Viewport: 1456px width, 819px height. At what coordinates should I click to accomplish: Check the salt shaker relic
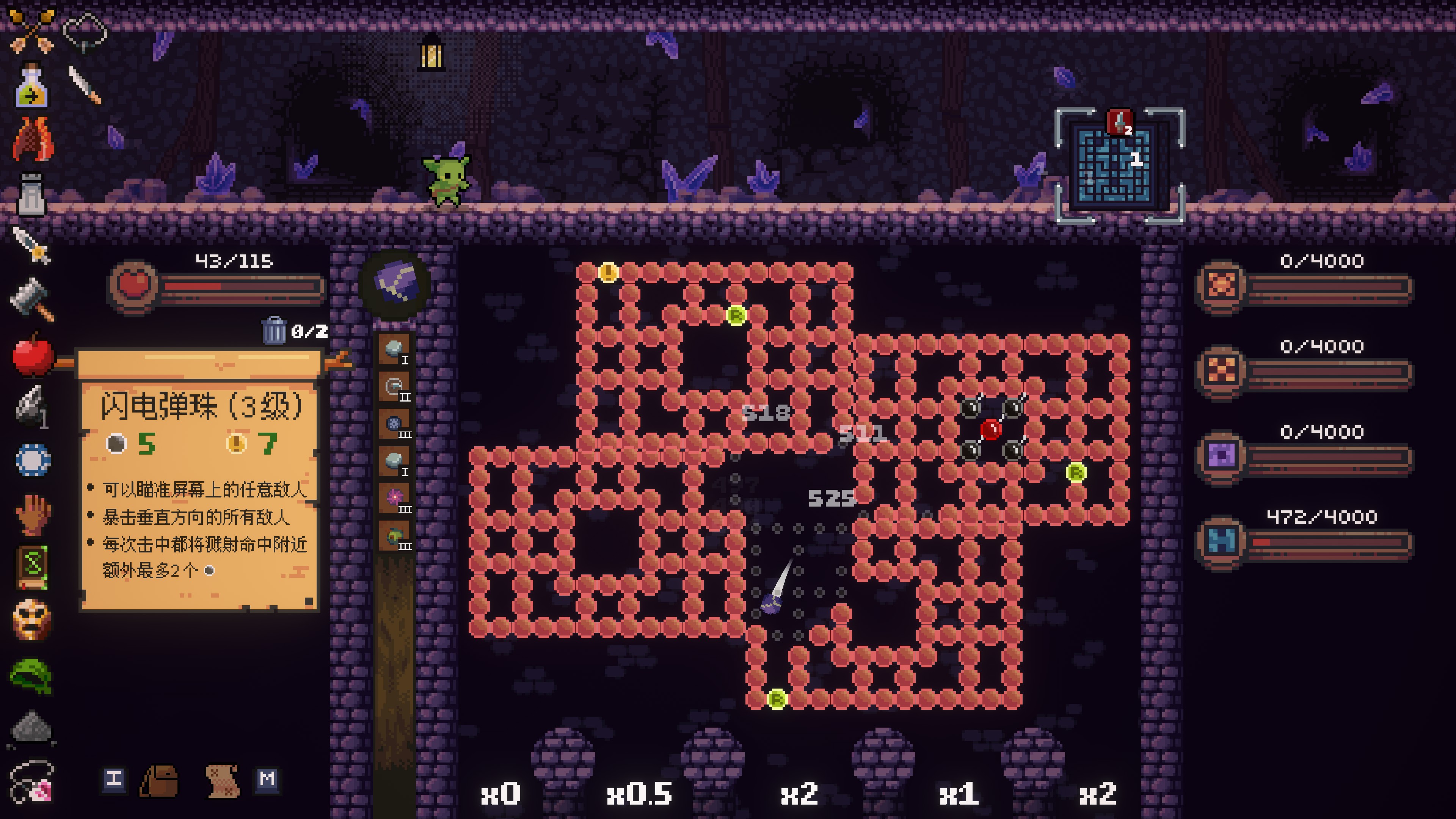[x=31, y=194]
